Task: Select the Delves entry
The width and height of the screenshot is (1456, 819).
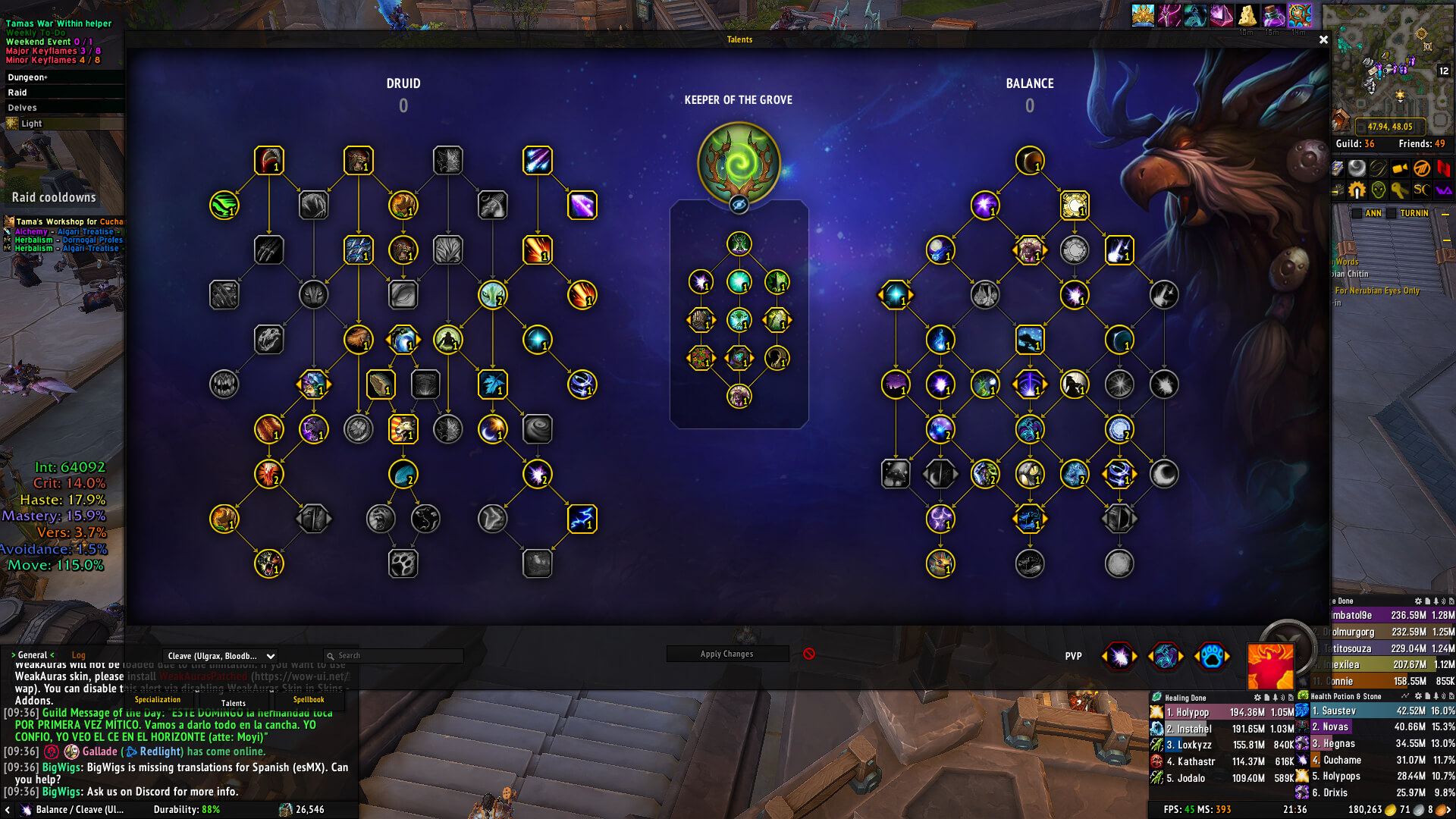Action: pos(22,108)
